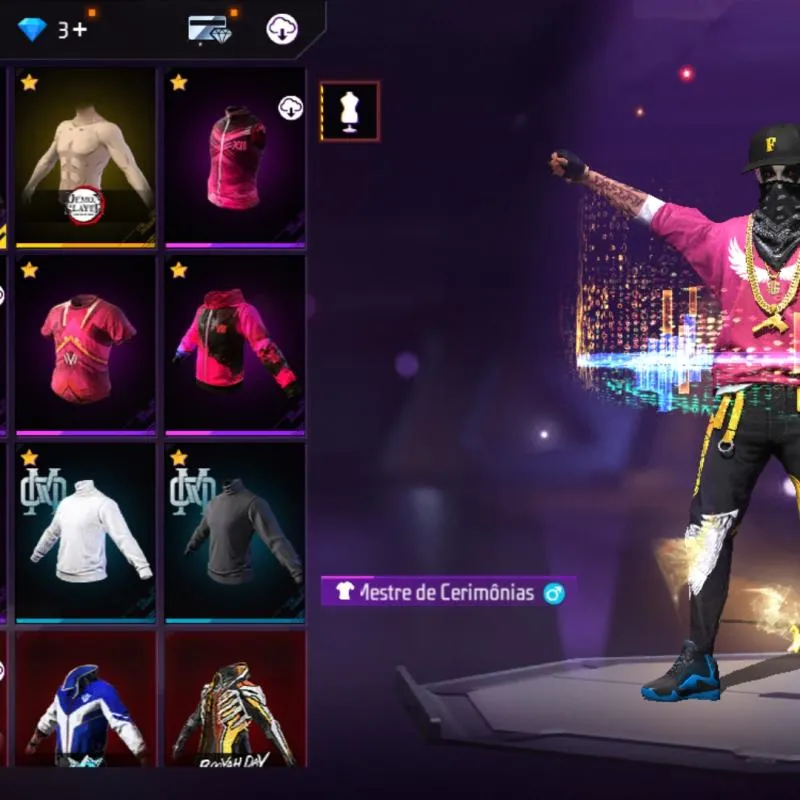Screen dimensions: 800x800
Task: Equip the pink and gold t-shirt
Action: 85,345
